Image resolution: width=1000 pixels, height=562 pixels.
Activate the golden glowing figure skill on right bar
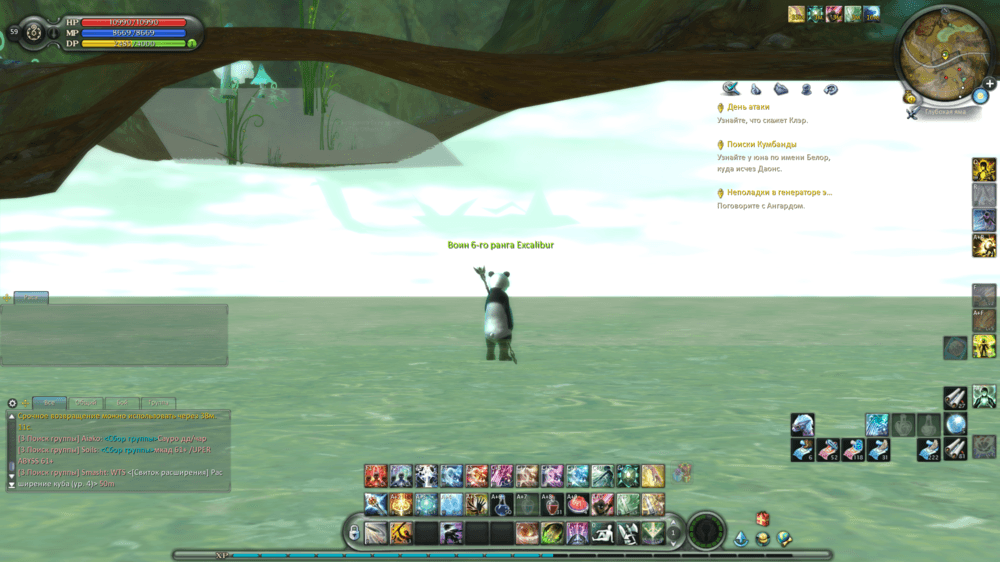[x=984, y=169]
